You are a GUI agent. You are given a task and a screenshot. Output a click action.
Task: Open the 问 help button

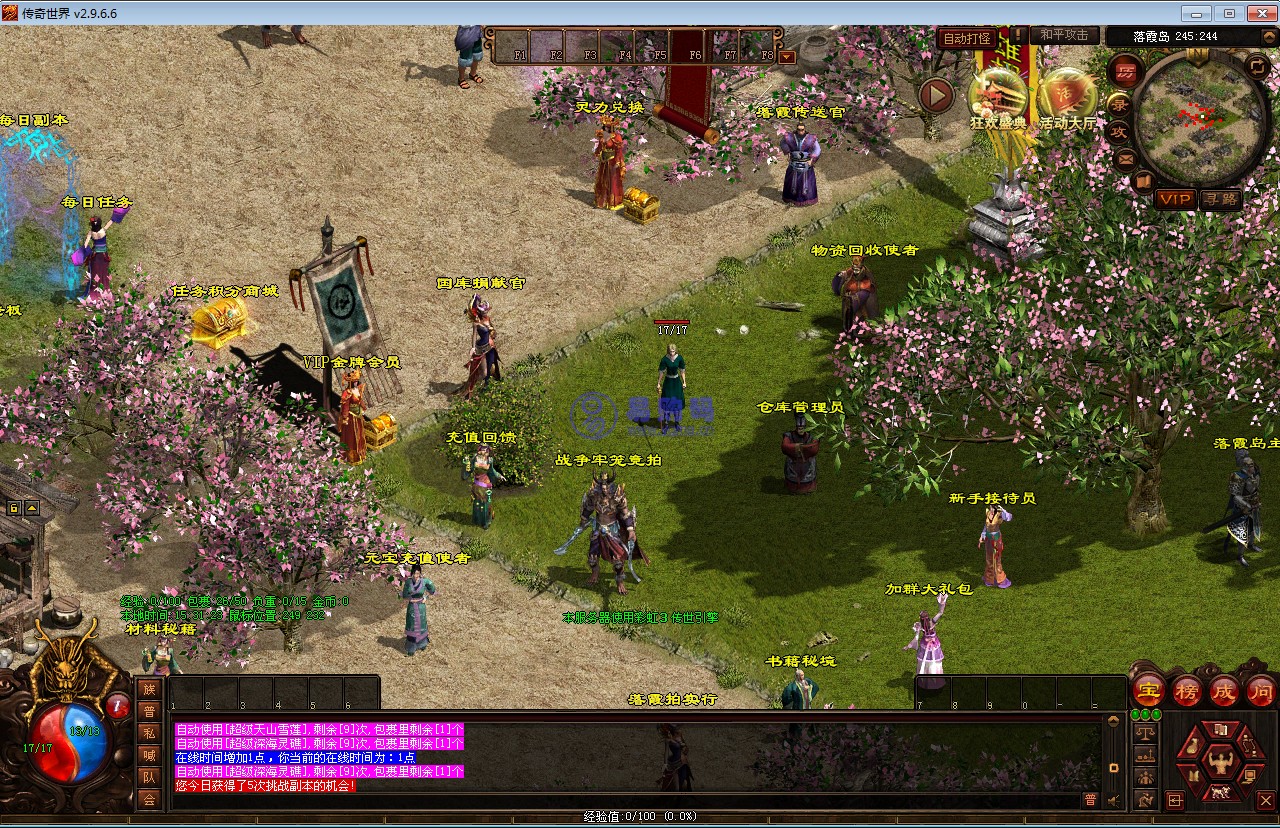point(1260,690)
